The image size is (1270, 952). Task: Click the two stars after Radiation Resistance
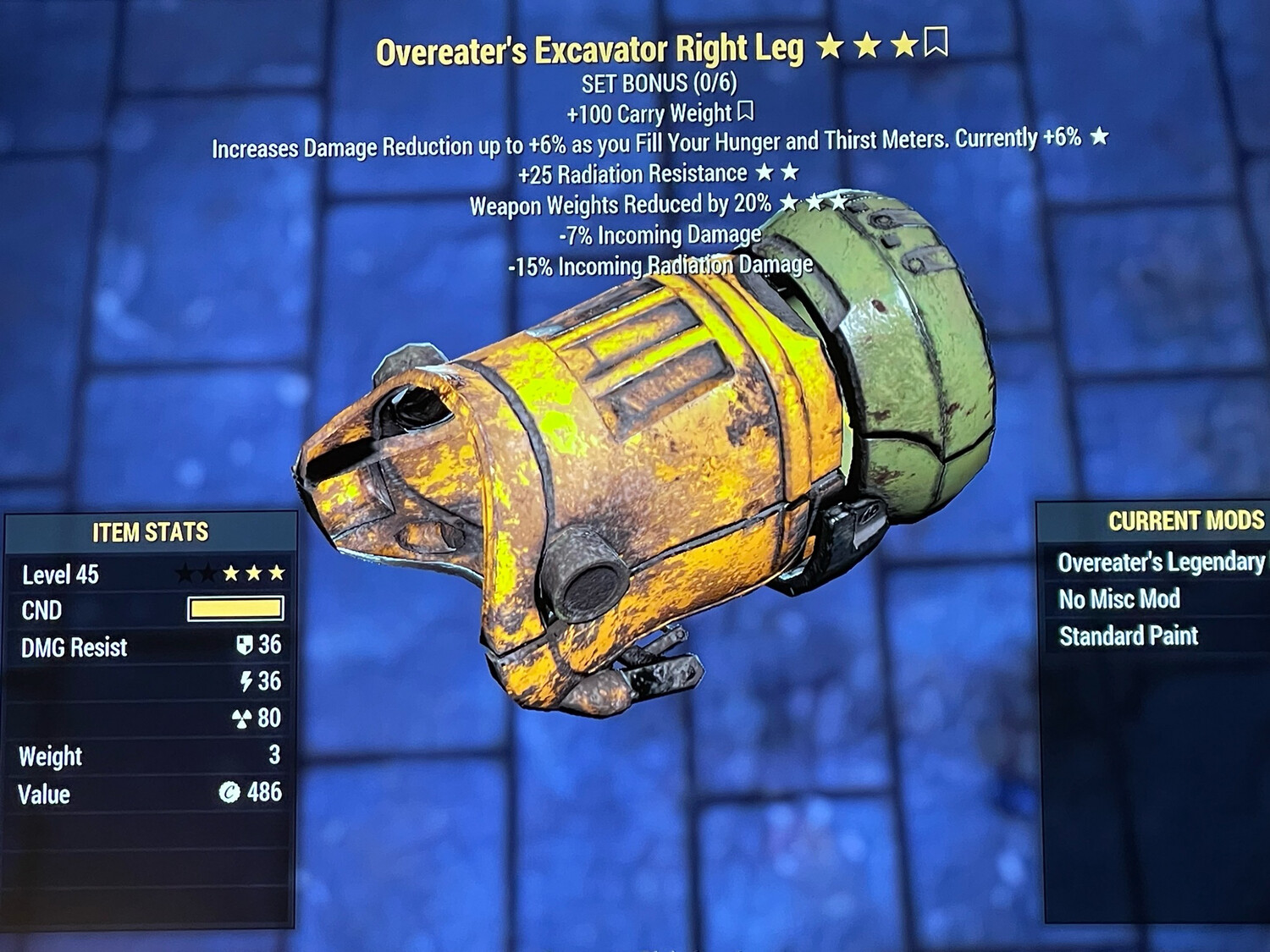pyautogui.click(x=779, y=174)
